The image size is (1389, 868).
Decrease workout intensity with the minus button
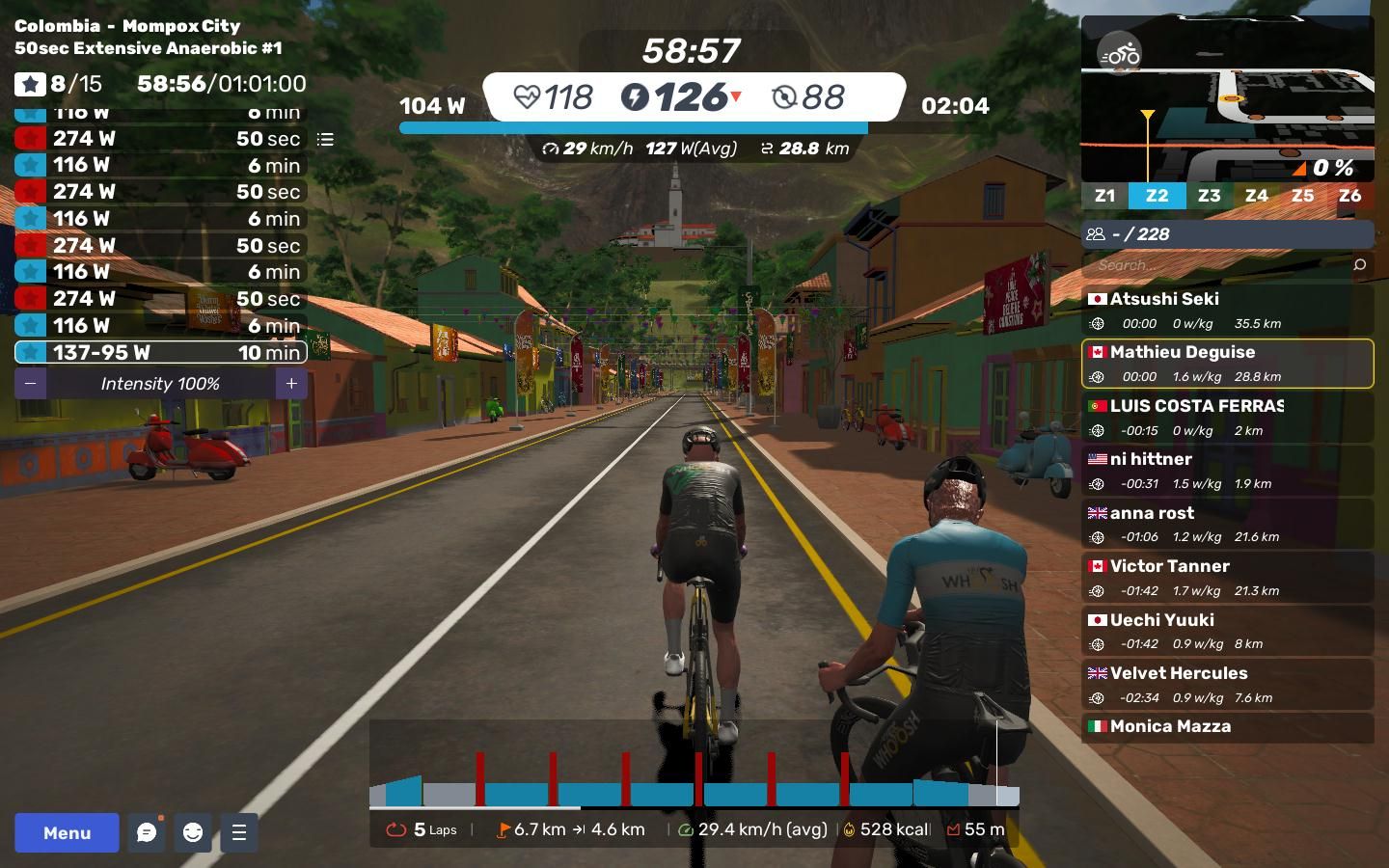click(x=31, y=384)
